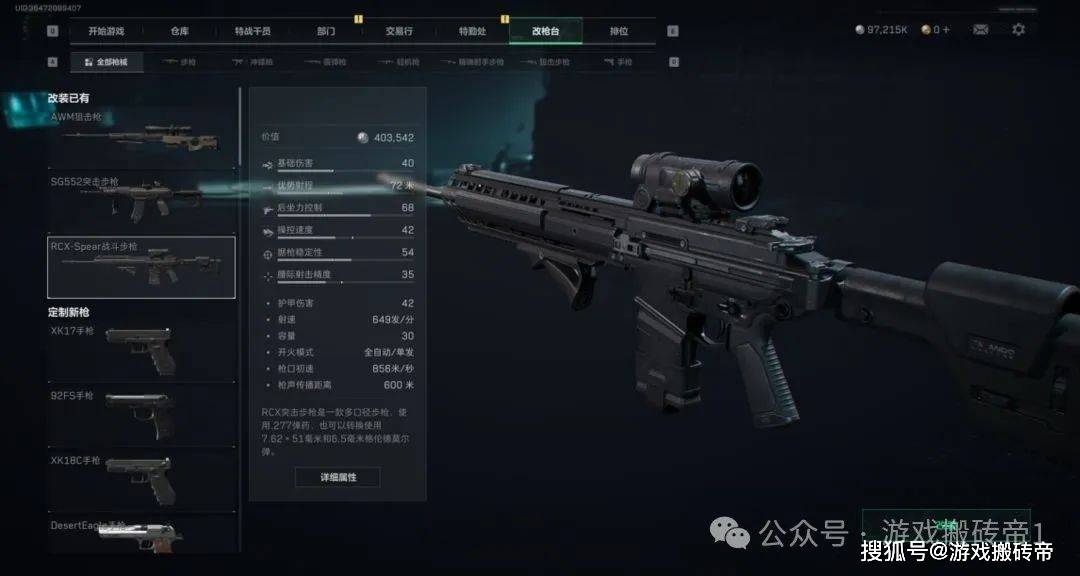
Task: Go to the 特战干员 tab
Action: point(252,31)
